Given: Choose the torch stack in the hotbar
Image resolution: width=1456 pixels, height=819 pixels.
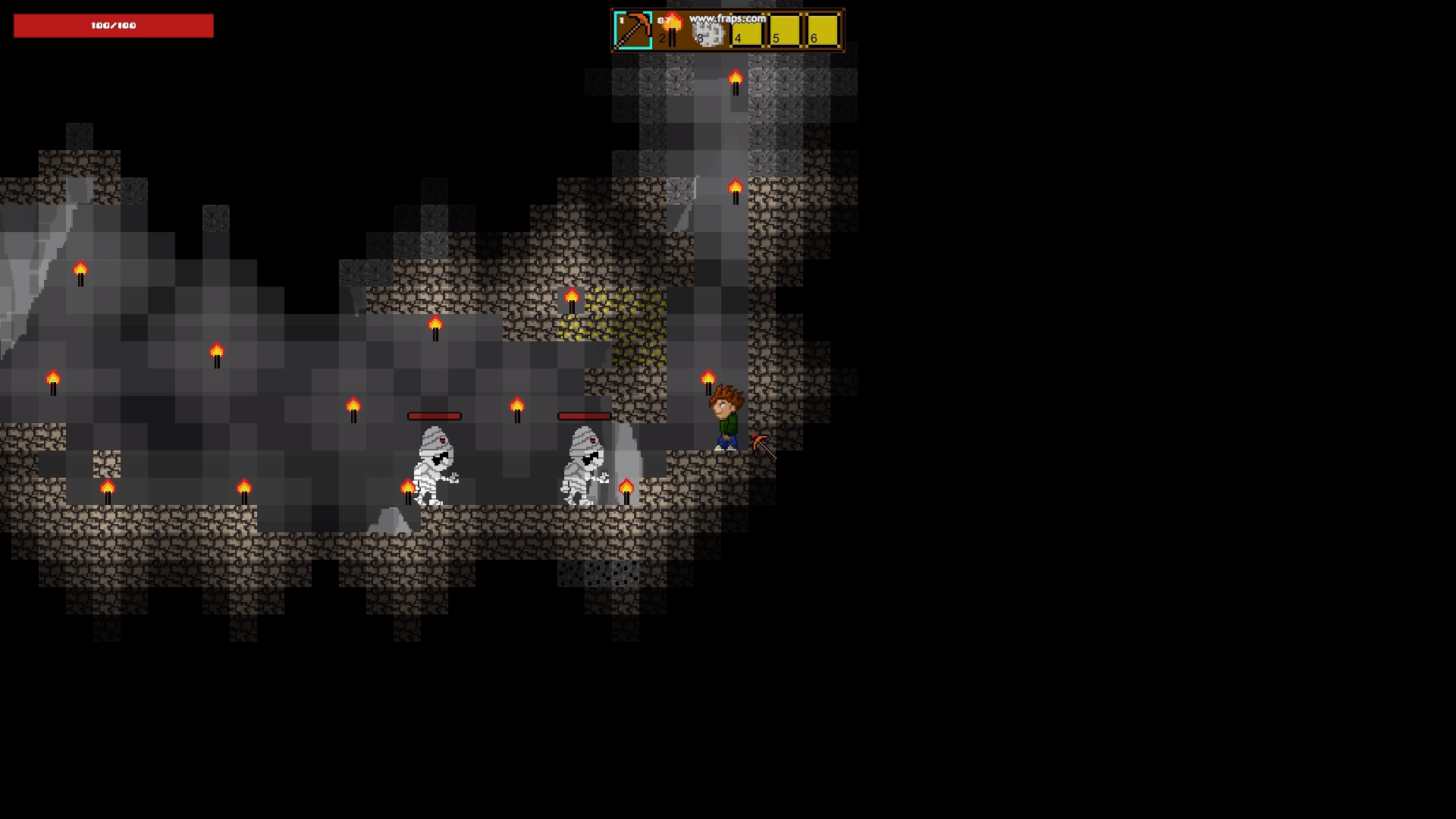Looking at the screenshot, I should (x=670, y=30).
